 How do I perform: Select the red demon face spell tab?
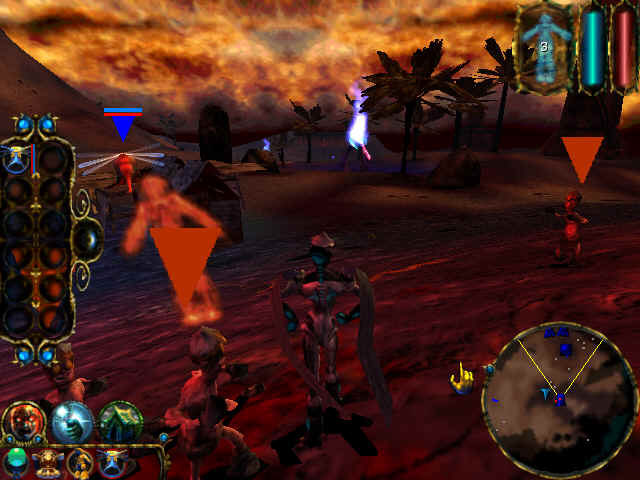click(x=23, y=420)
